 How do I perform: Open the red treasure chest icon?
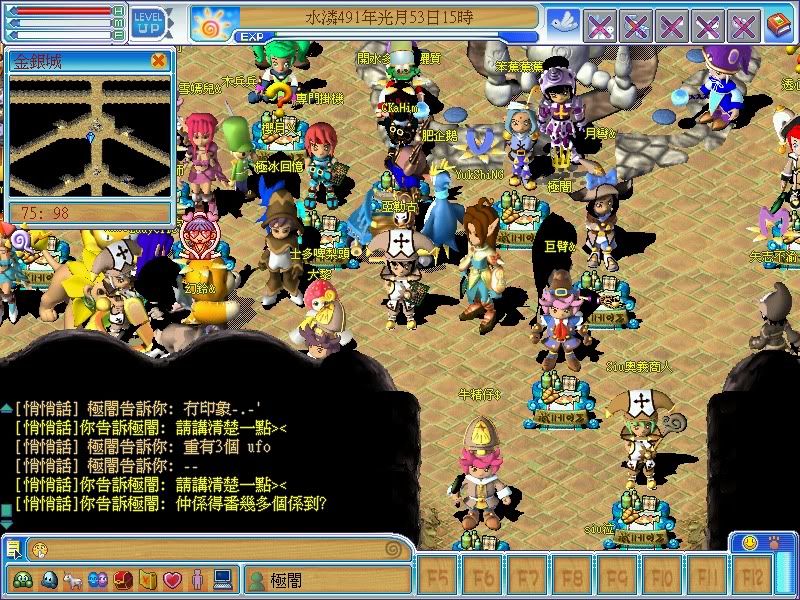click(x=123, y=579)
